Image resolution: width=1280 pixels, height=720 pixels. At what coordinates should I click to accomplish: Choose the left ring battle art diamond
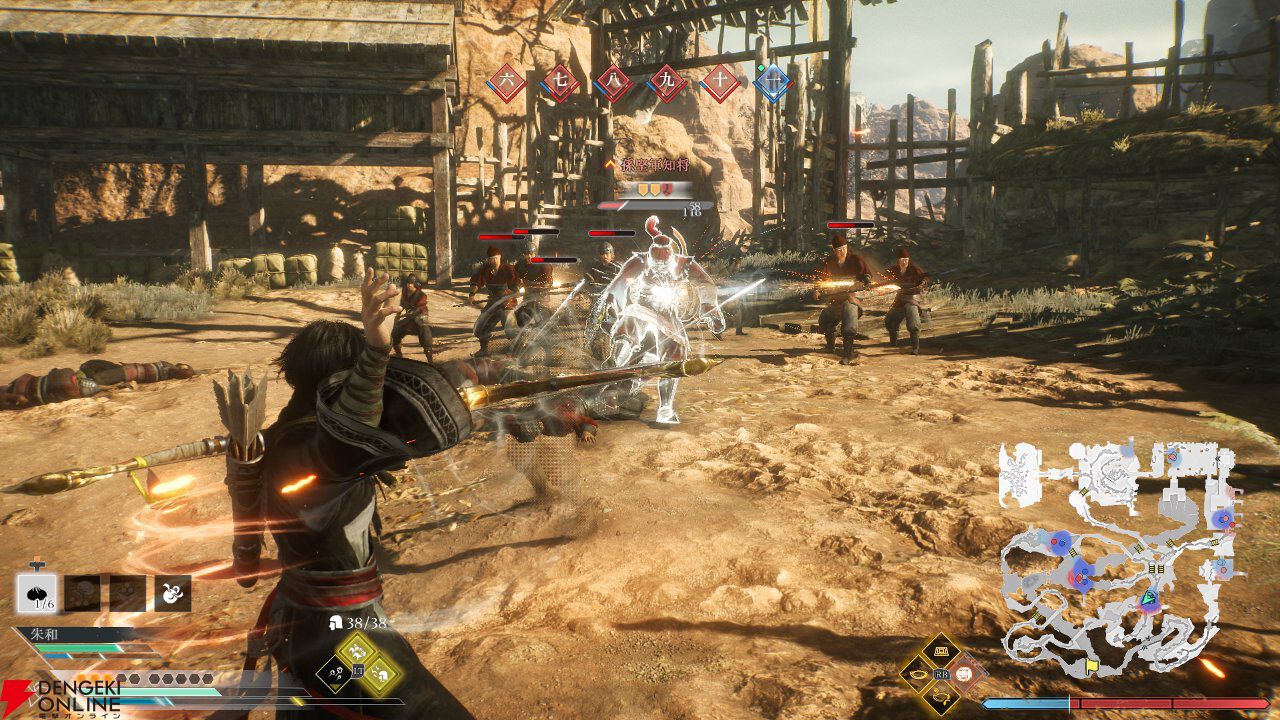pos(917,675)
